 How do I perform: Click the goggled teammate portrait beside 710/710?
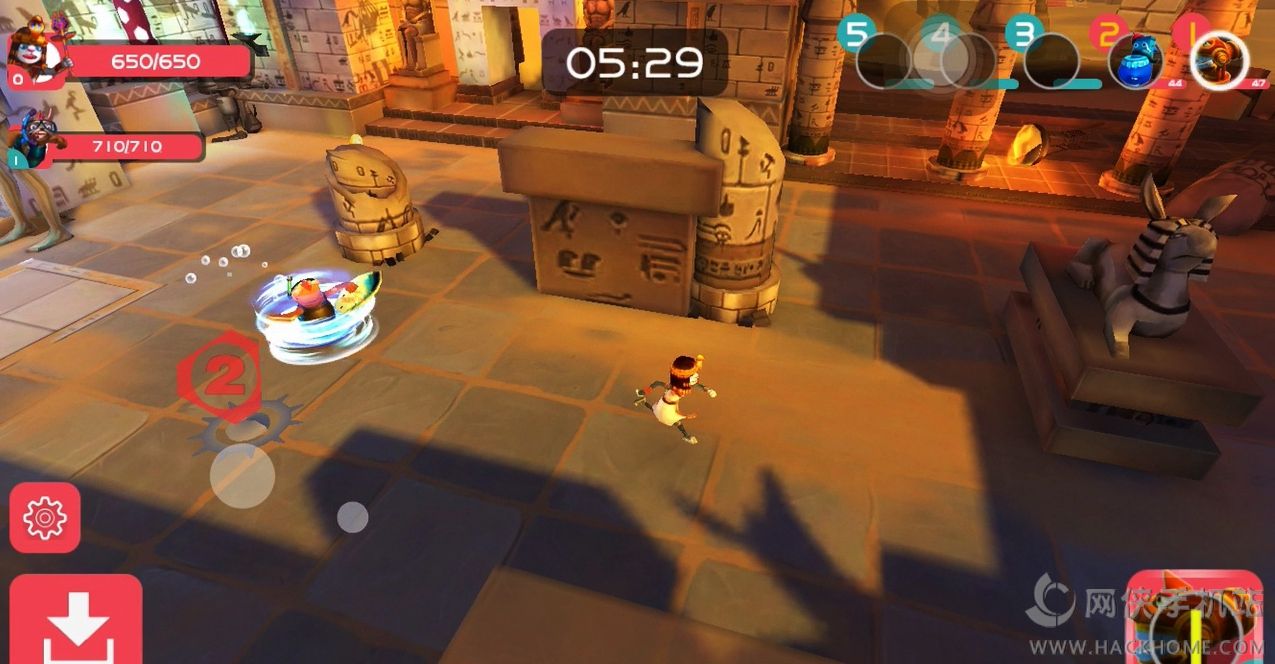tap(36, 140)
